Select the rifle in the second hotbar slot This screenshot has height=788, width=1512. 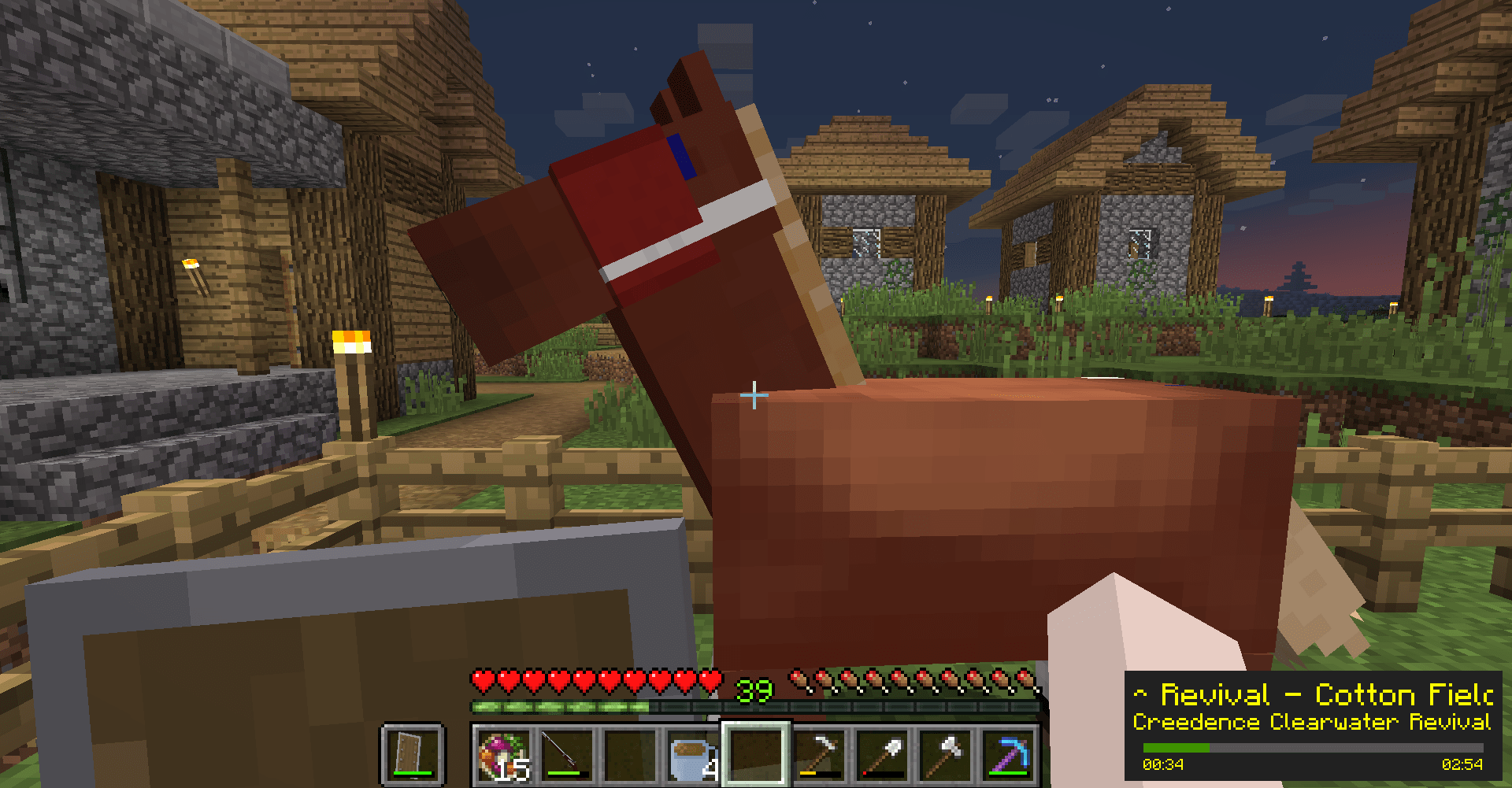(x=565, y=754)
